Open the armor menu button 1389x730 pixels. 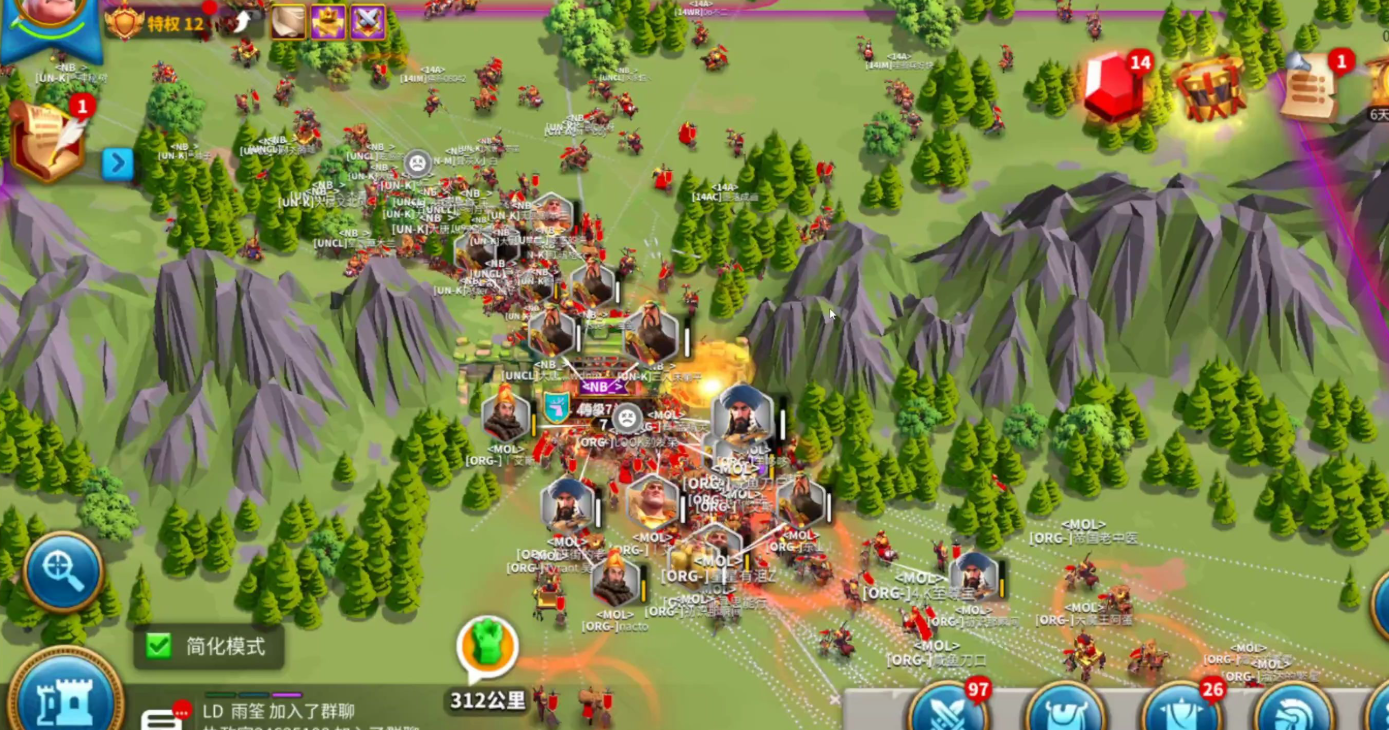pyautogui.click(x=1065, y=710)
